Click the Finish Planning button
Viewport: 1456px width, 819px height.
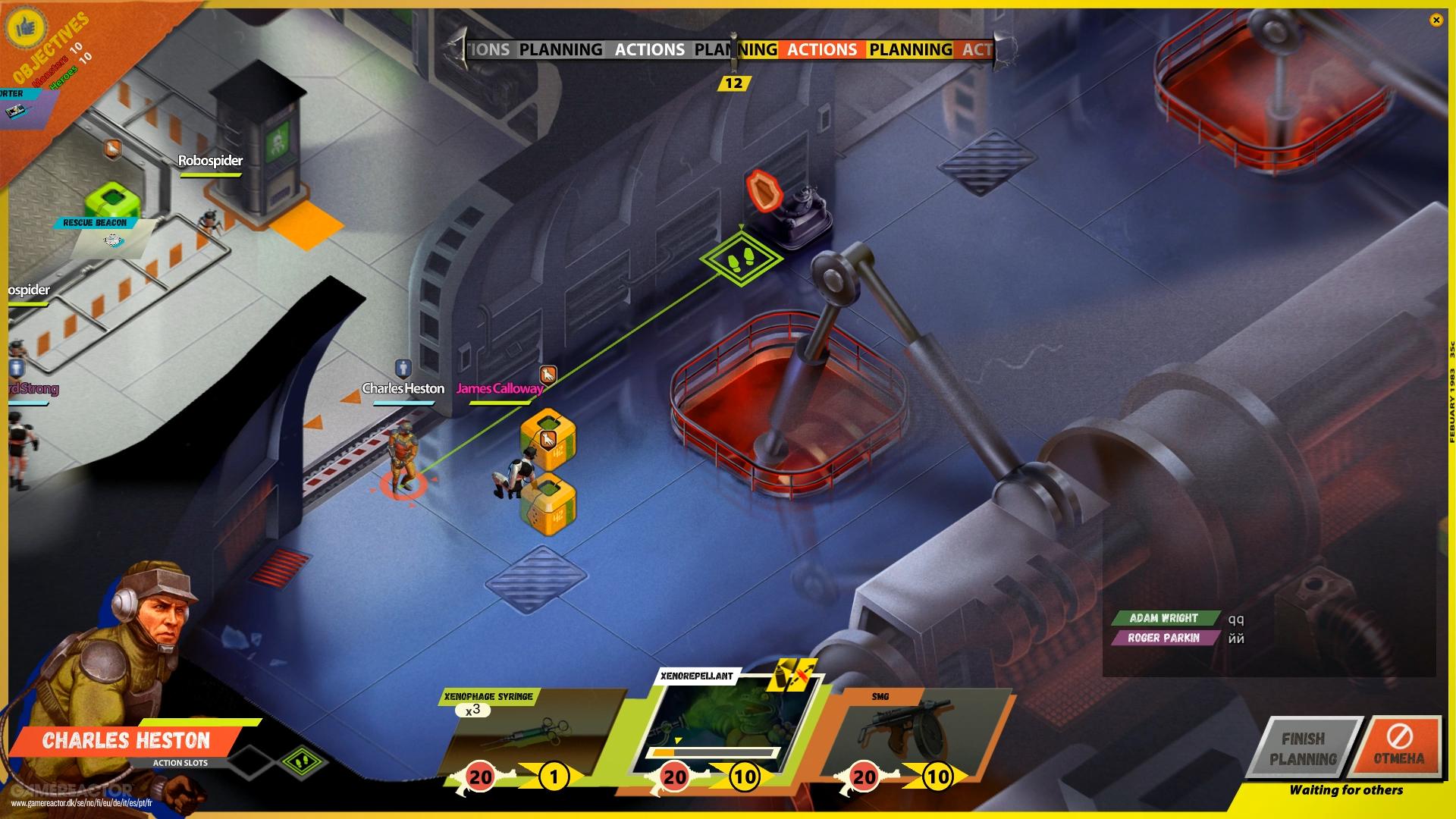coord(1304,748)
